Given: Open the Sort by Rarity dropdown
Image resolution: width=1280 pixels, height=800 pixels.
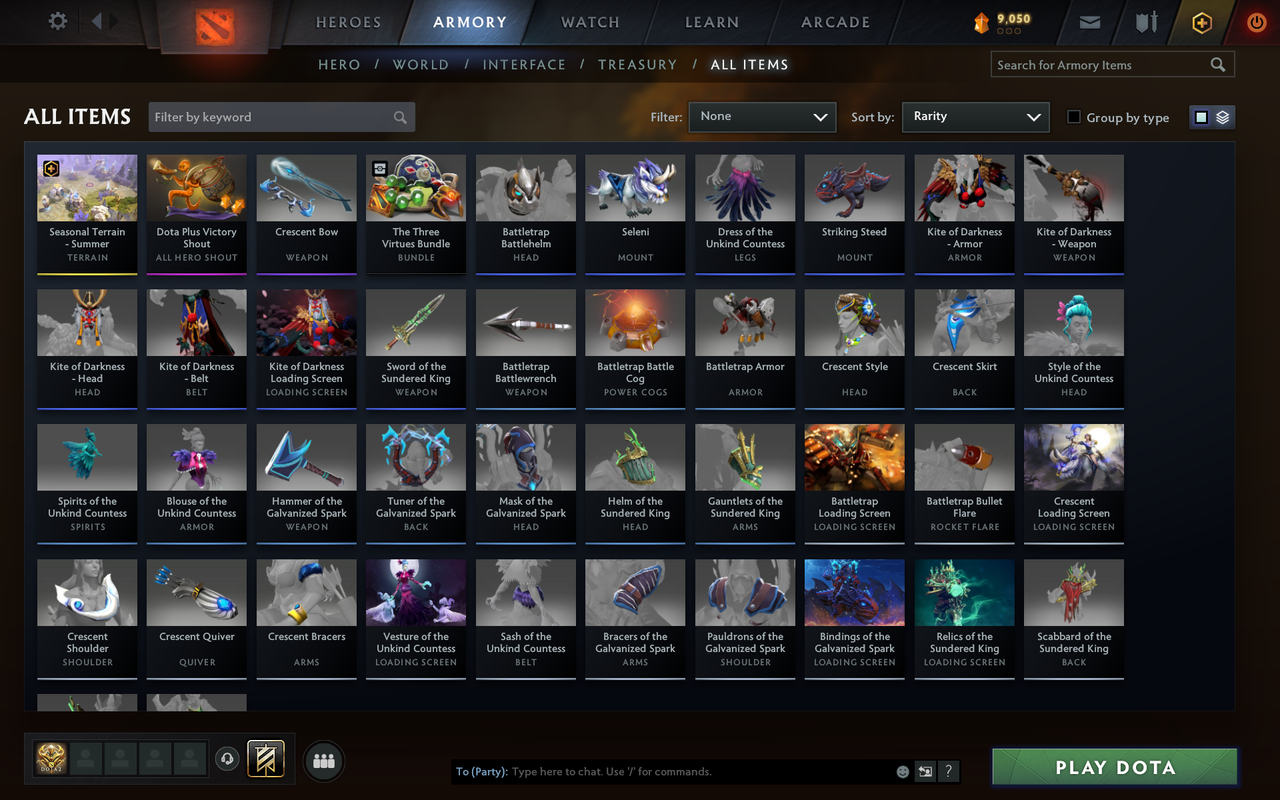Looking at the screenshot, I should coord(975,117).
